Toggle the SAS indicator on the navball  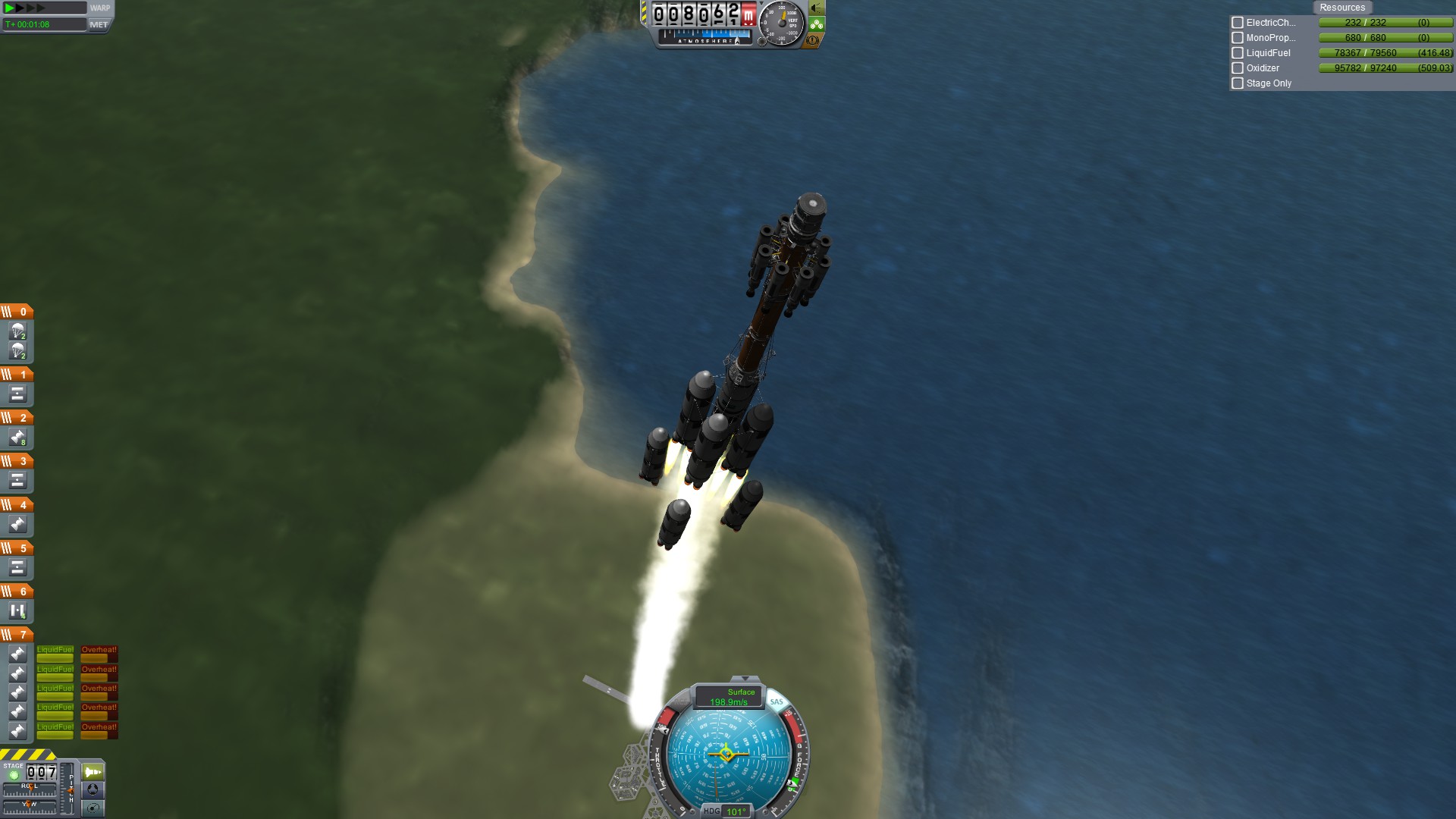coord(777,701)
